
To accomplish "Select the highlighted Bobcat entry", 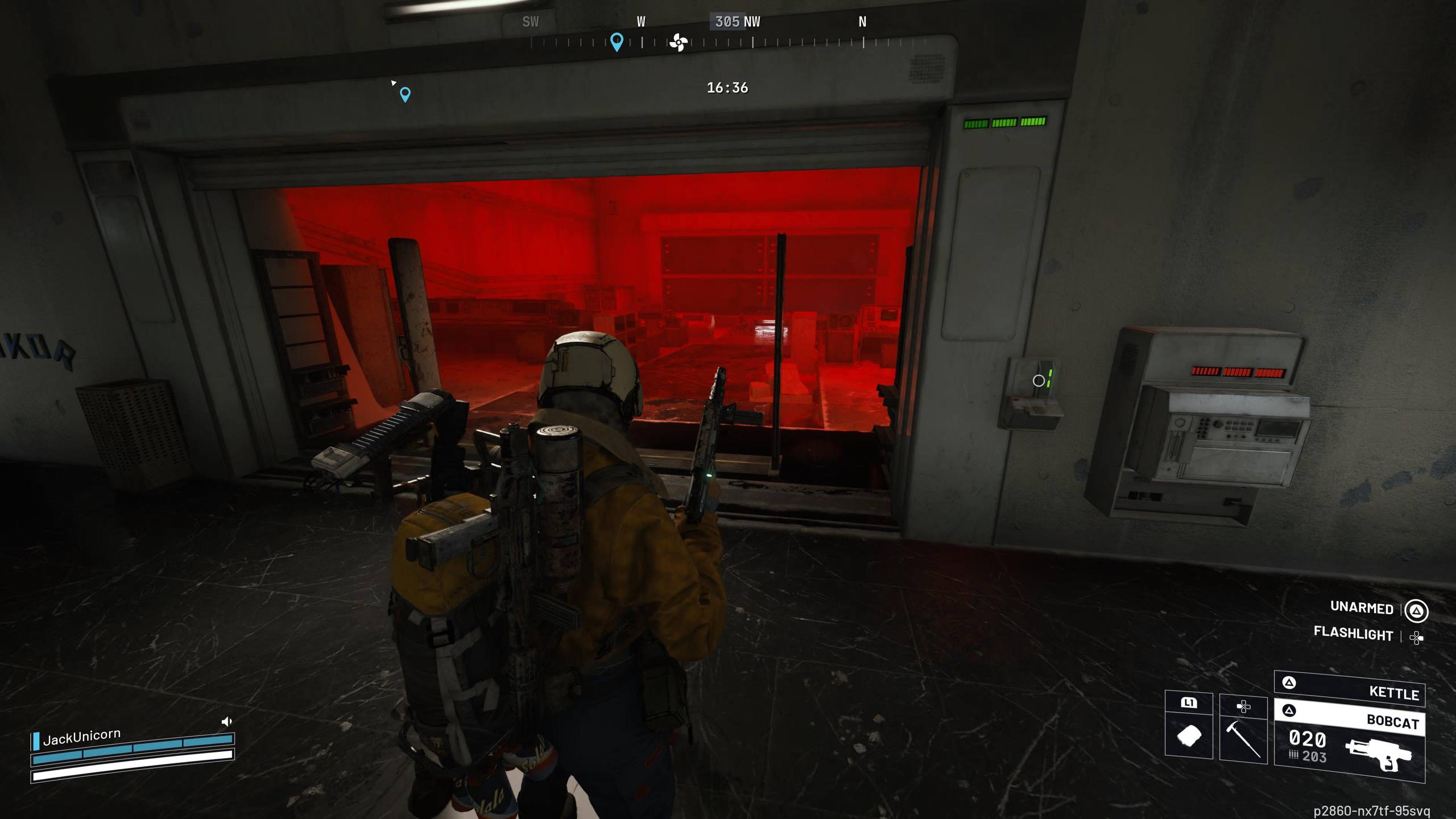I will pyautogui.click(x=1392, y=722).
